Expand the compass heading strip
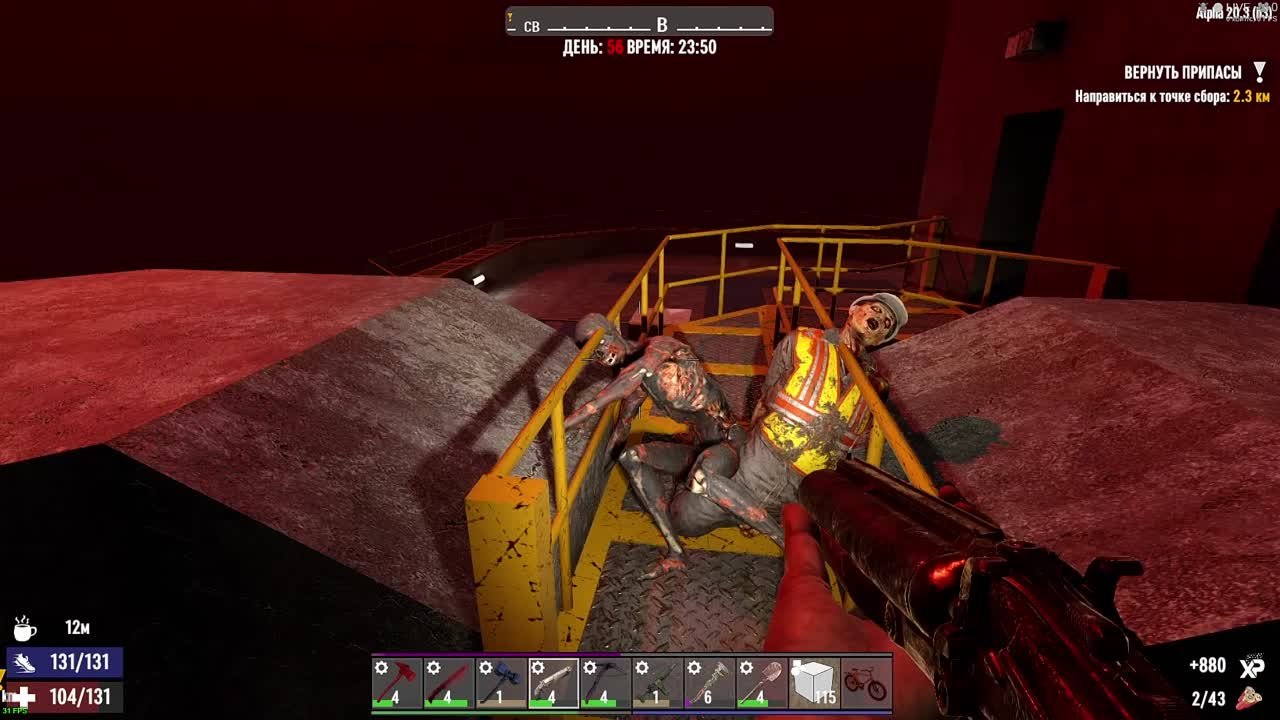This screenshot has height=720, width=1280. coord(638,22)
